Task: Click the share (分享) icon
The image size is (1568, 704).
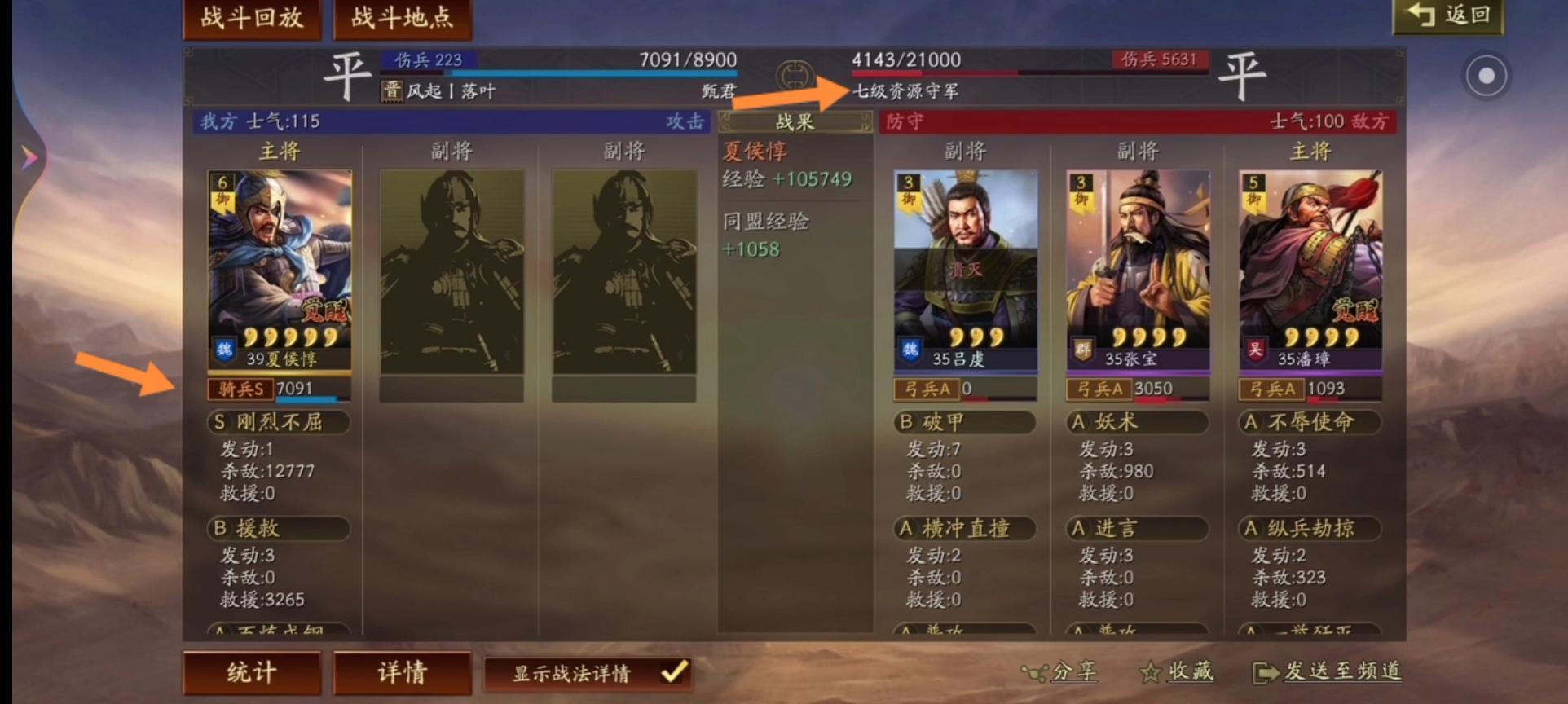Action: coord(1036,671)
